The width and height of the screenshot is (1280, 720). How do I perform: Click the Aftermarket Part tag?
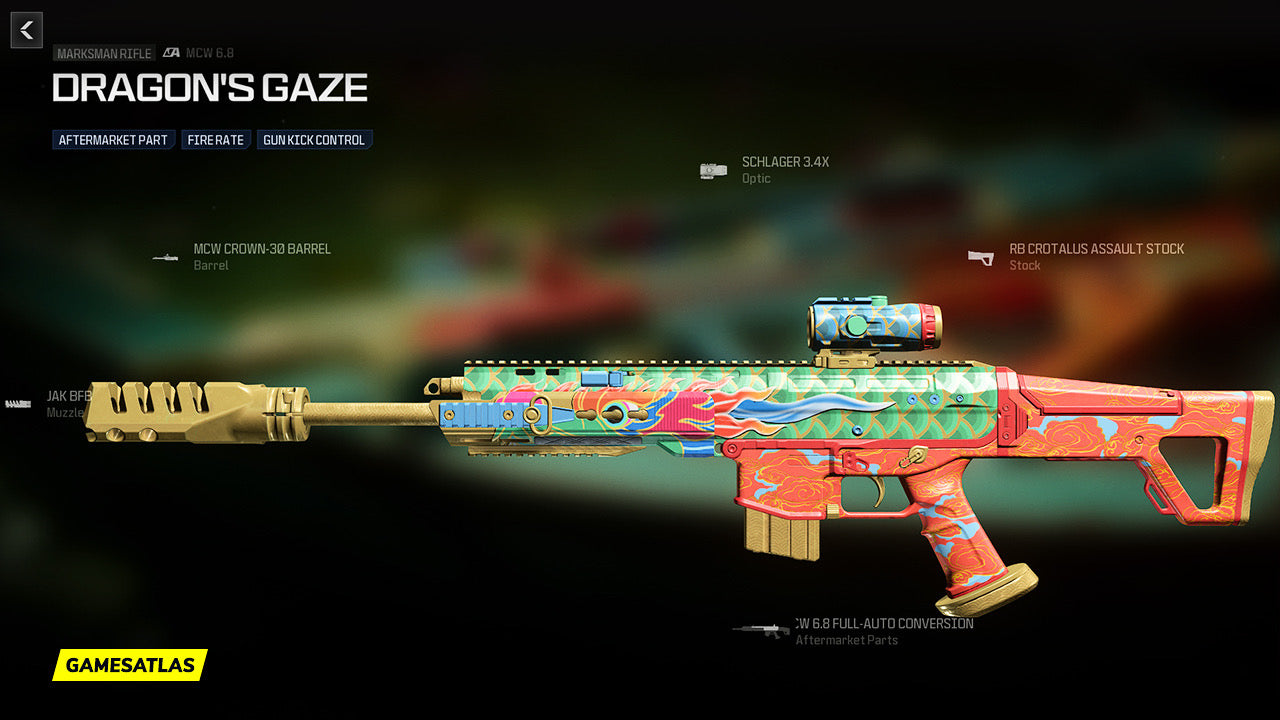point(113,140)
